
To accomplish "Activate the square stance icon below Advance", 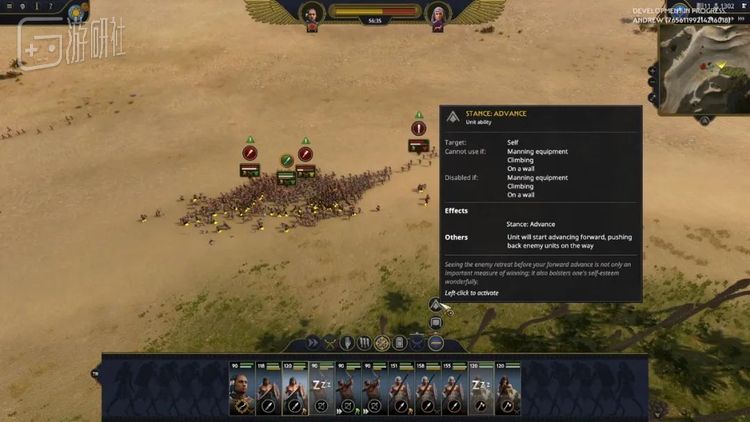I will pyautogui.click(x=436, y=323).
